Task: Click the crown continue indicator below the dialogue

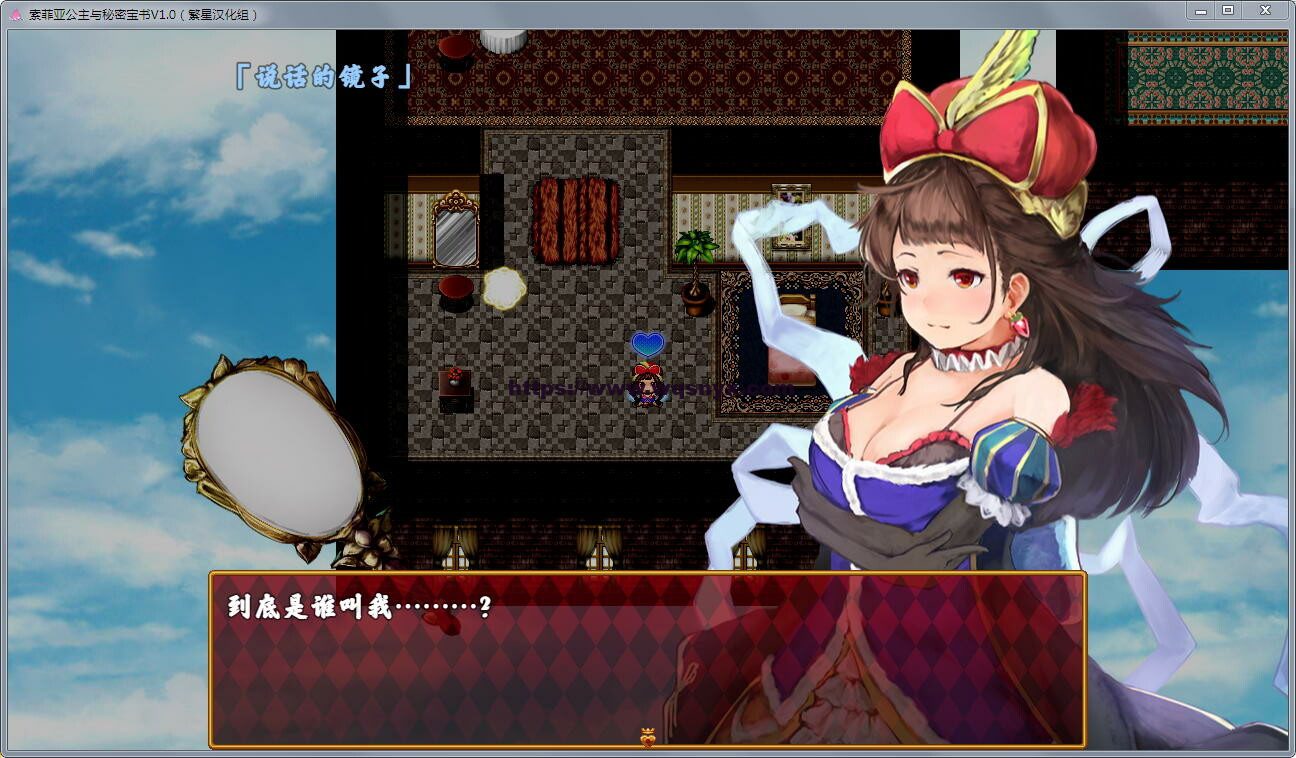Action: [x=646, y=738]
